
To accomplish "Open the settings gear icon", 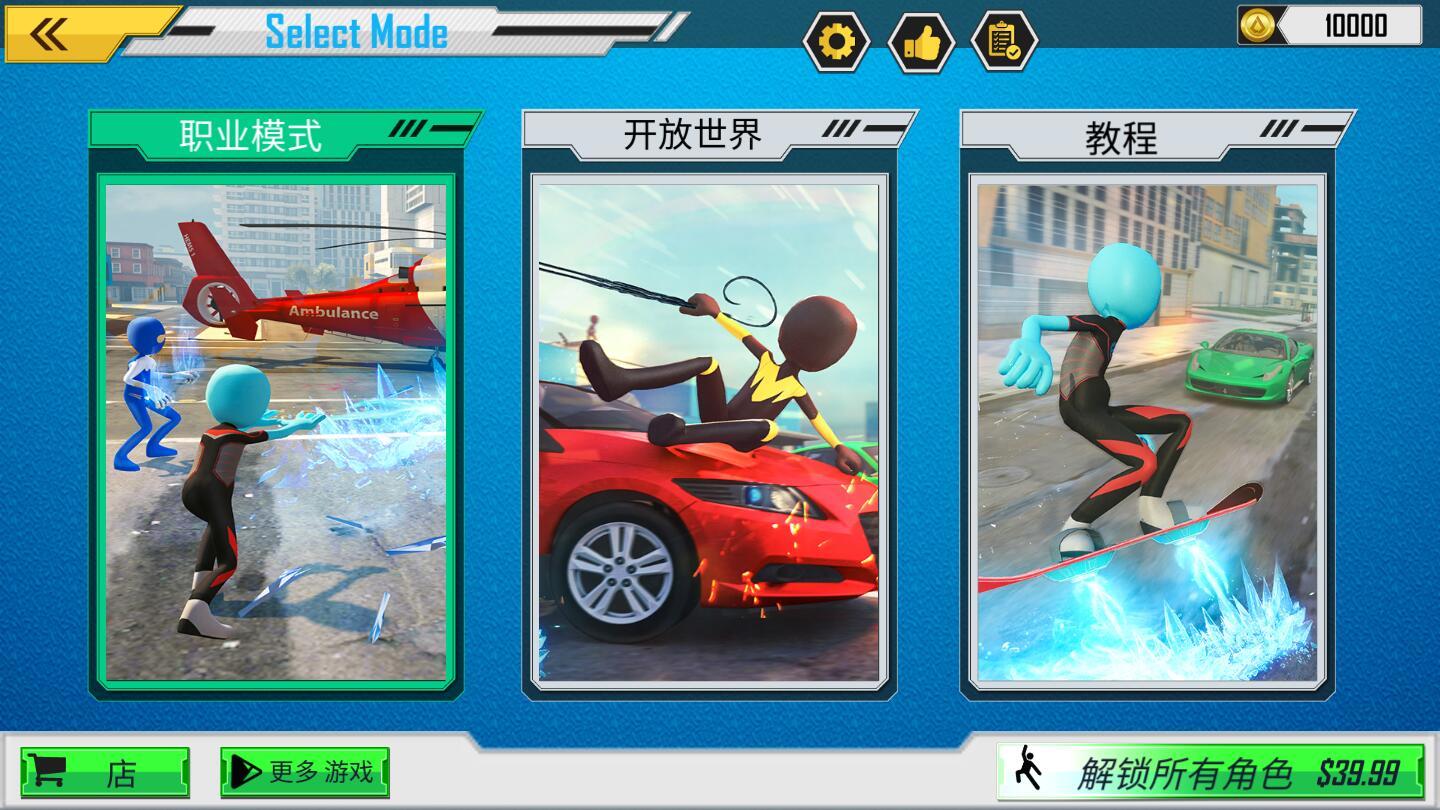I will 838,42.
